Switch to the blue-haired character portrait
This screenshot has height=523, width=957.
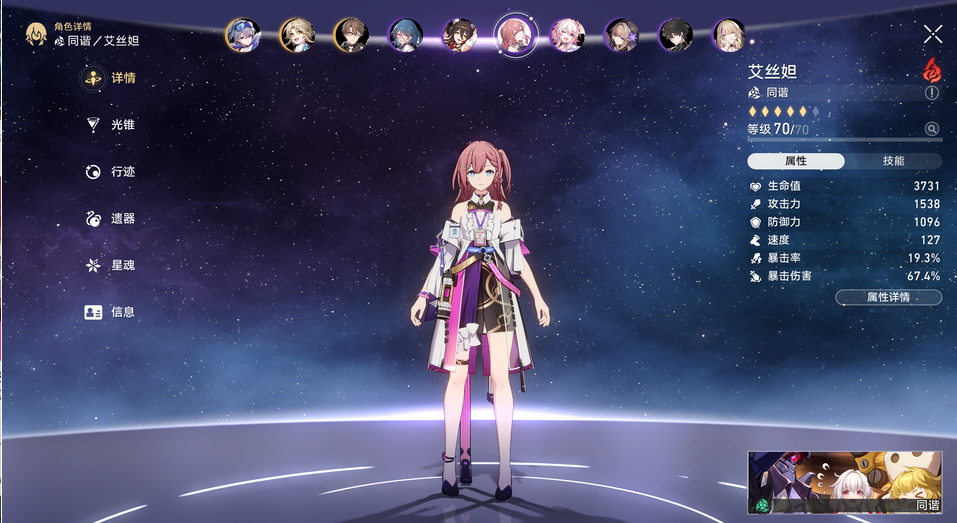405,35
